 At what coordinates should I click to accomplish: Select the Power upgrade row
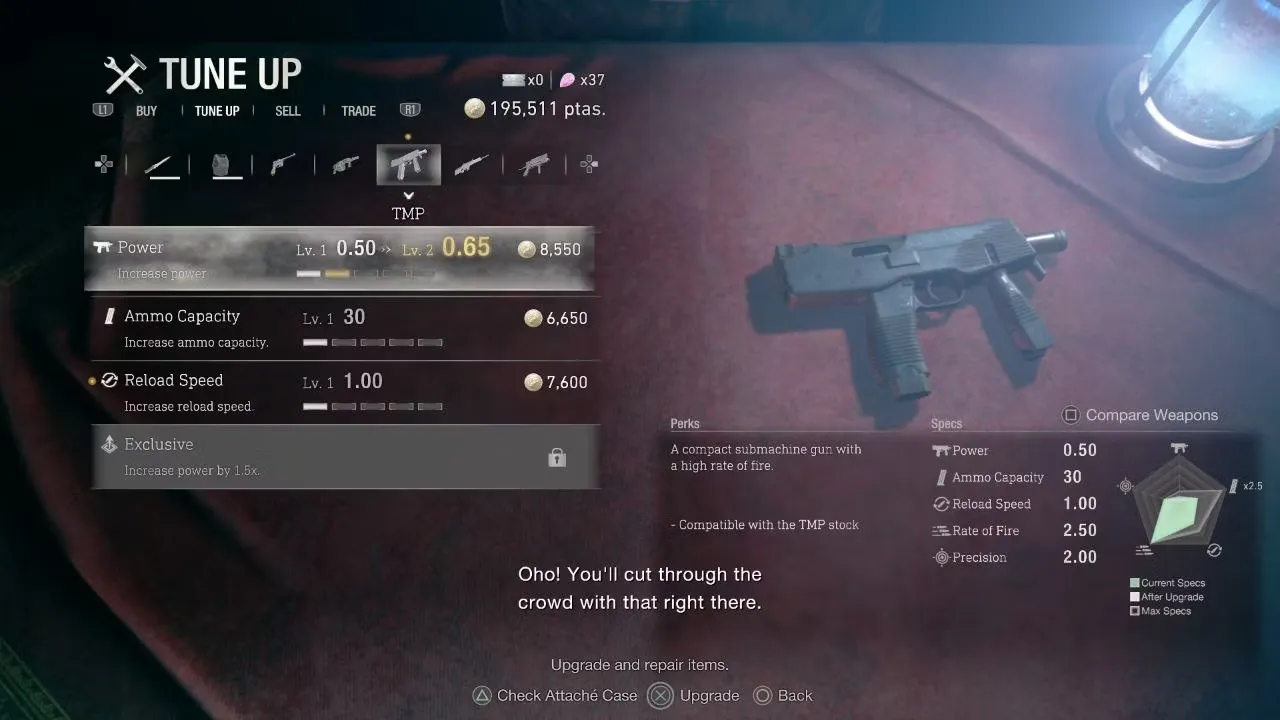pyautogui.click(x=340, y=258)
